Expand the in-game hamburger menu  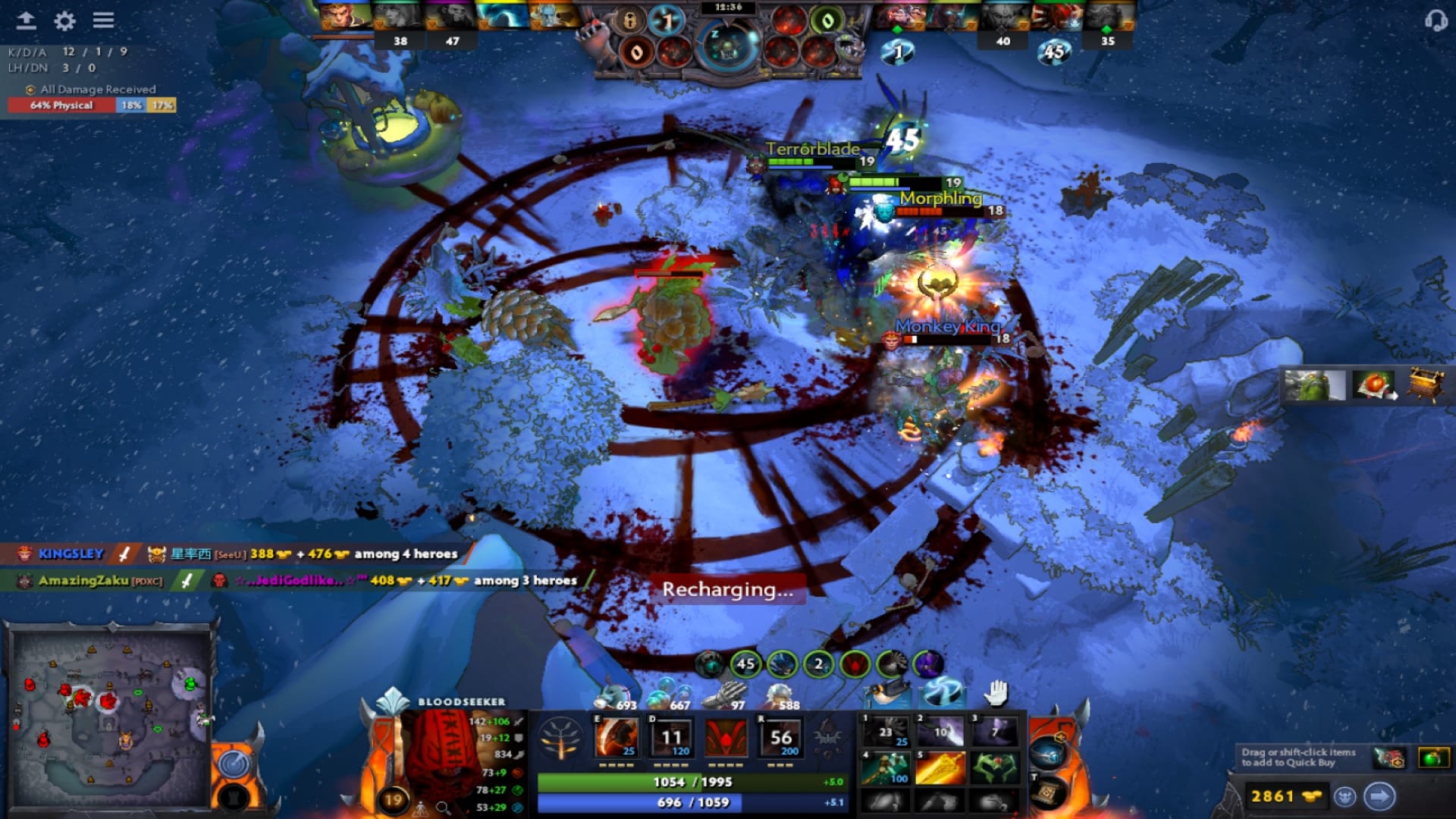click(x=104, y=20)
